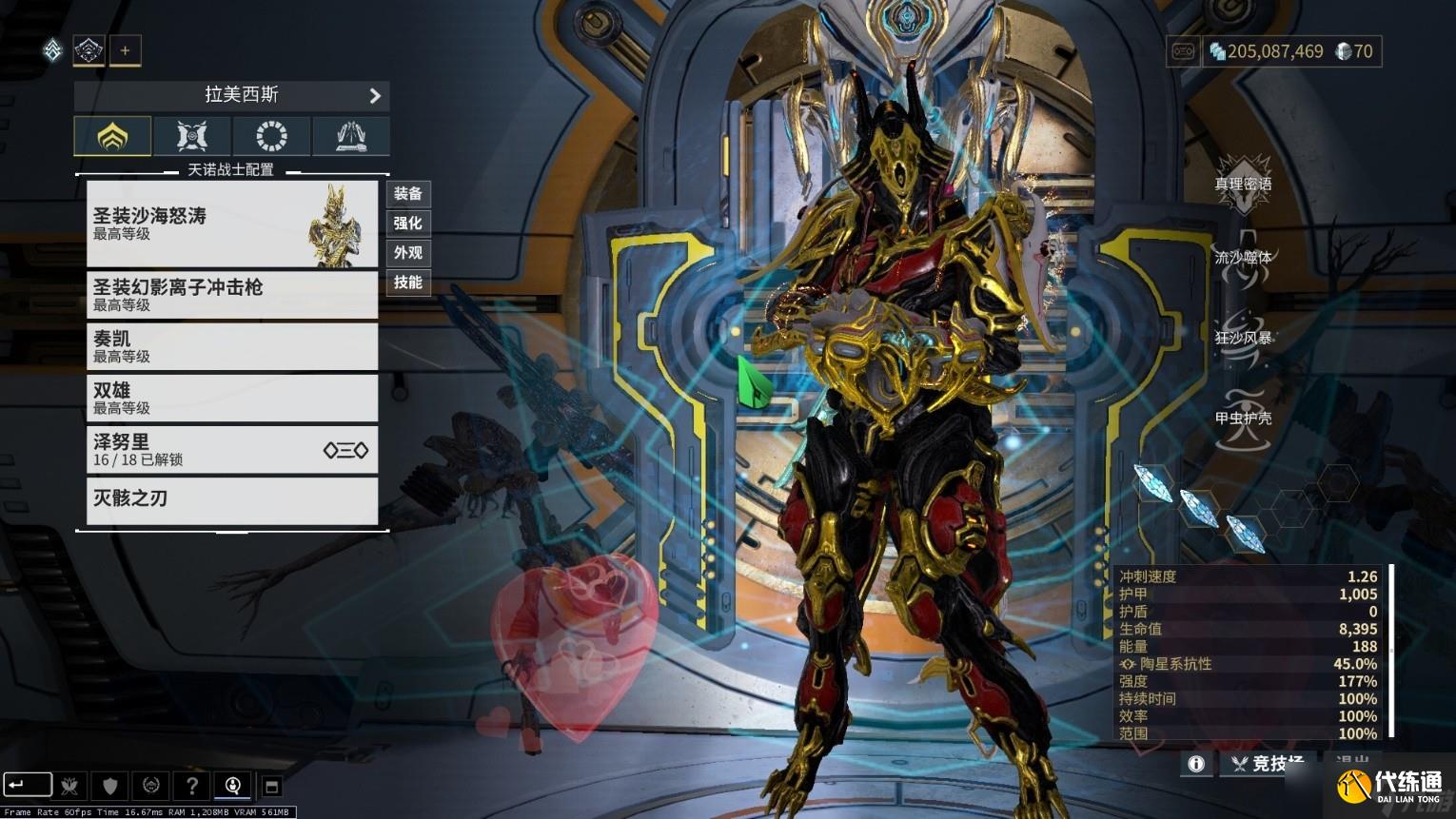This screenshot has height=819, width=1456.
Task: Select the 双雄 melee weapon row
Action: (x=231, y=398)
